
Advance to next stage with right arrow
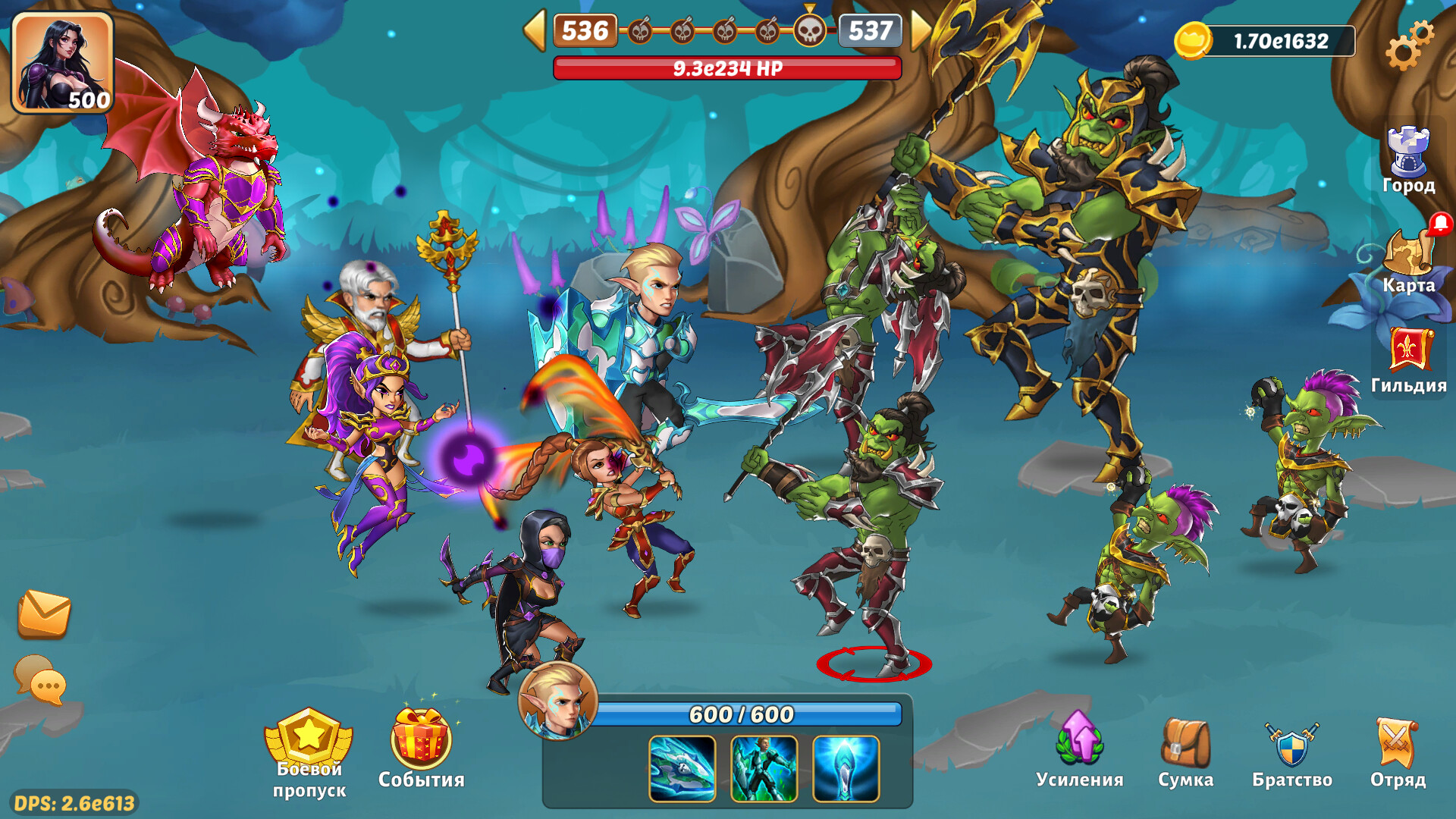[x=921, y=31]
